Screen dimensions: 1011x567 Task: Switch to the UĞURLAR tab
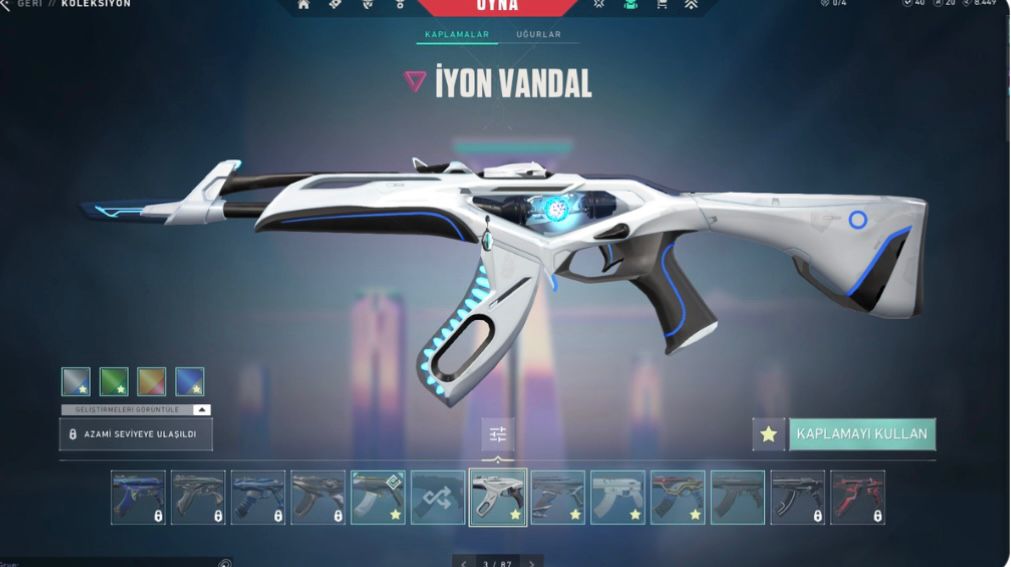coord(538,35)
